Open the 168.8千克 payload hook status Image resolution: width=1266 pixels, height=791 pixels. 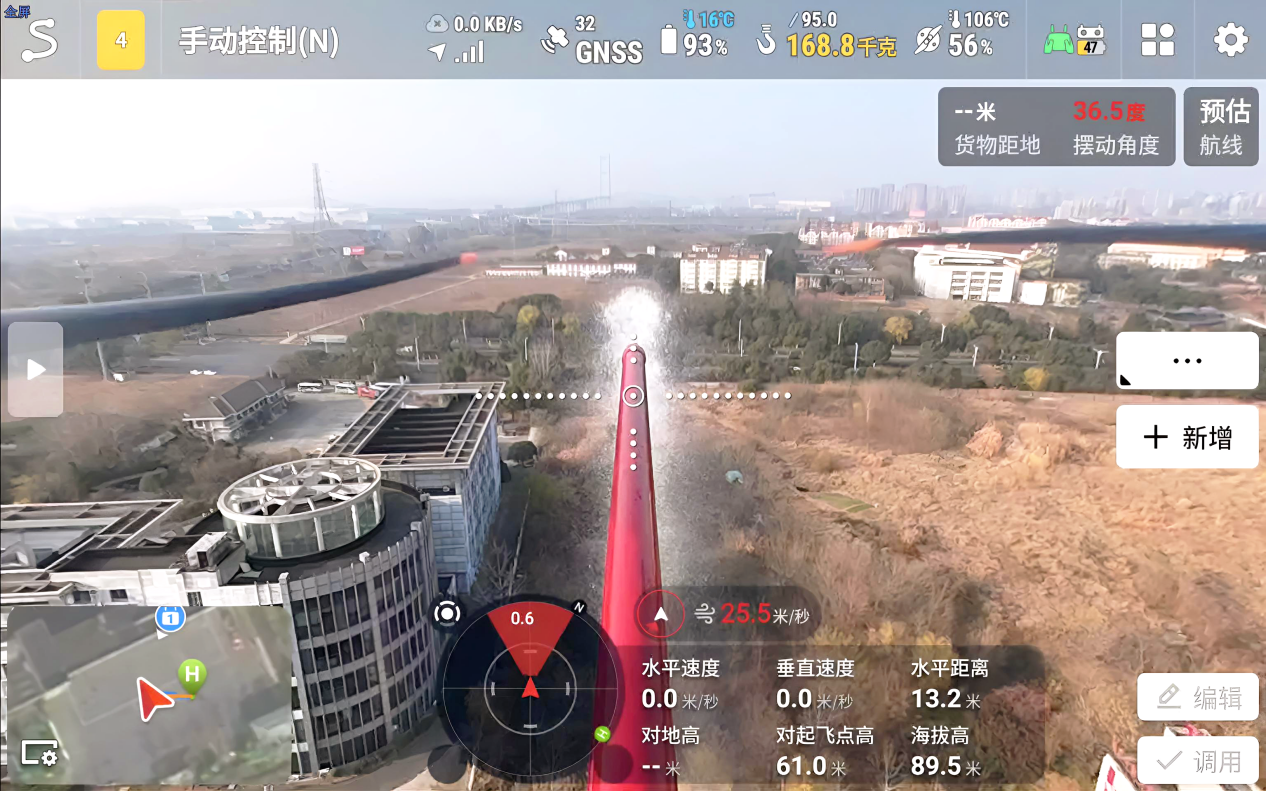tap(828, 40)
